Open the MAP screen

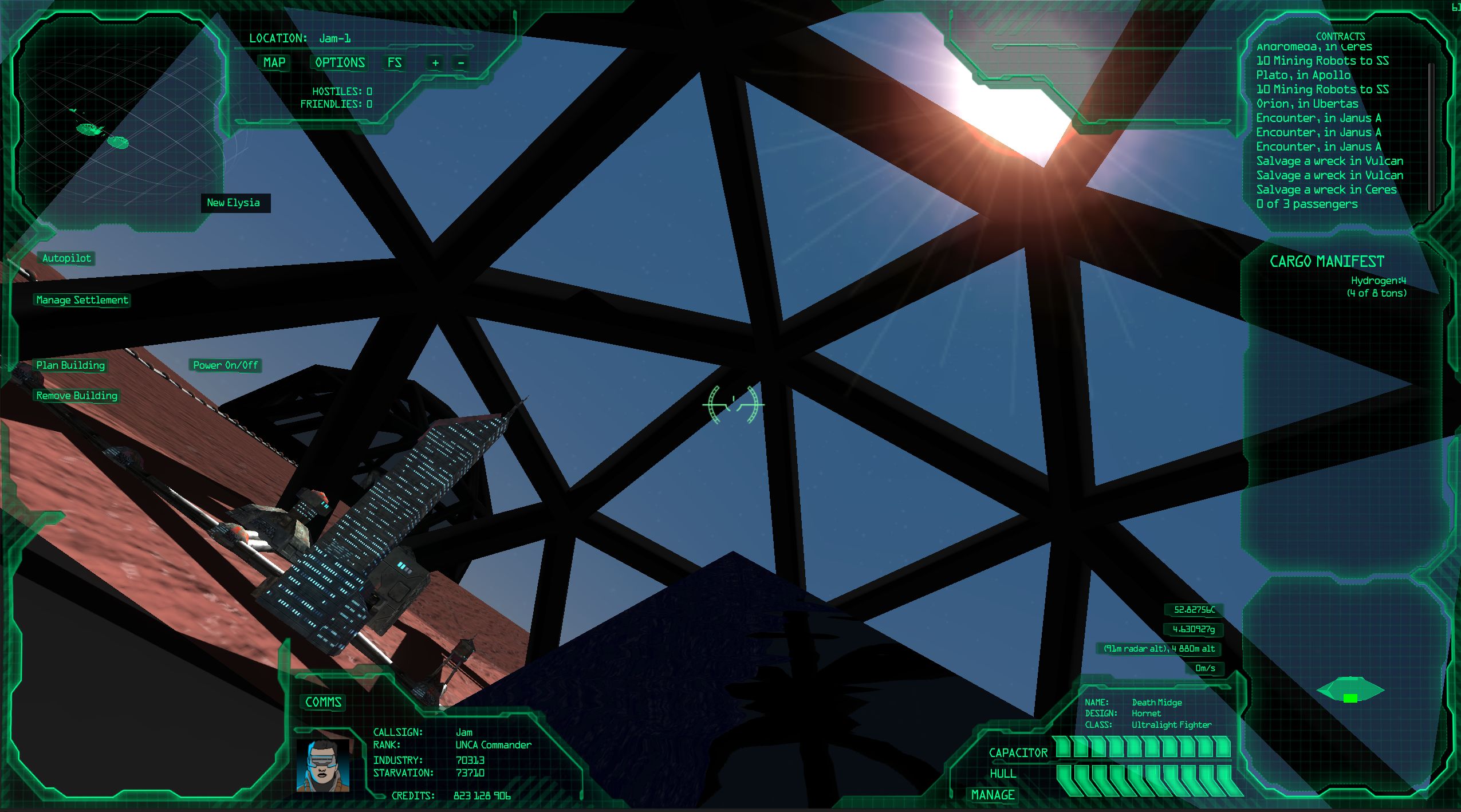point(274,63)
